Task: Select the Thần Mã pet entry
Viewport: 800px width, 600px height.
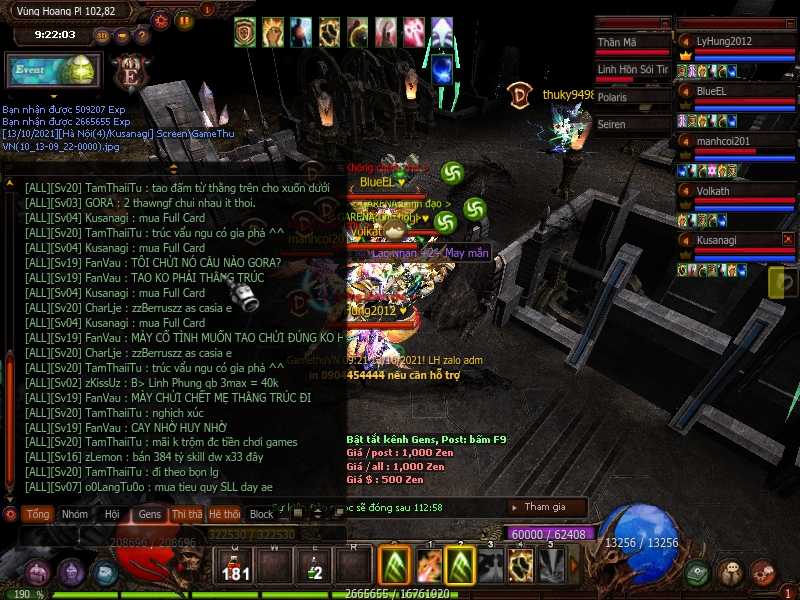Action: (631, 43)
